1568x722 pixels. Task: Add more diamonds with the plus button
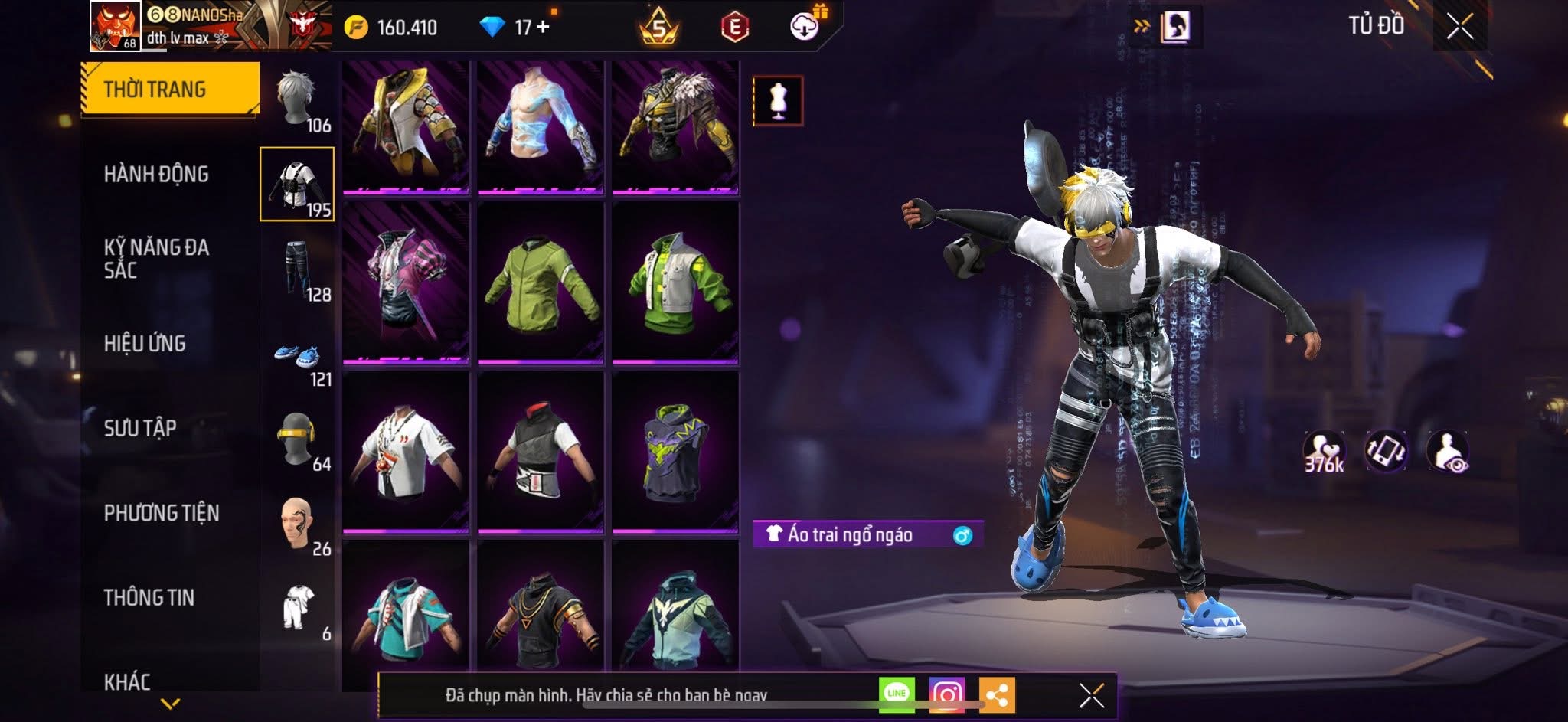(543, 27)
